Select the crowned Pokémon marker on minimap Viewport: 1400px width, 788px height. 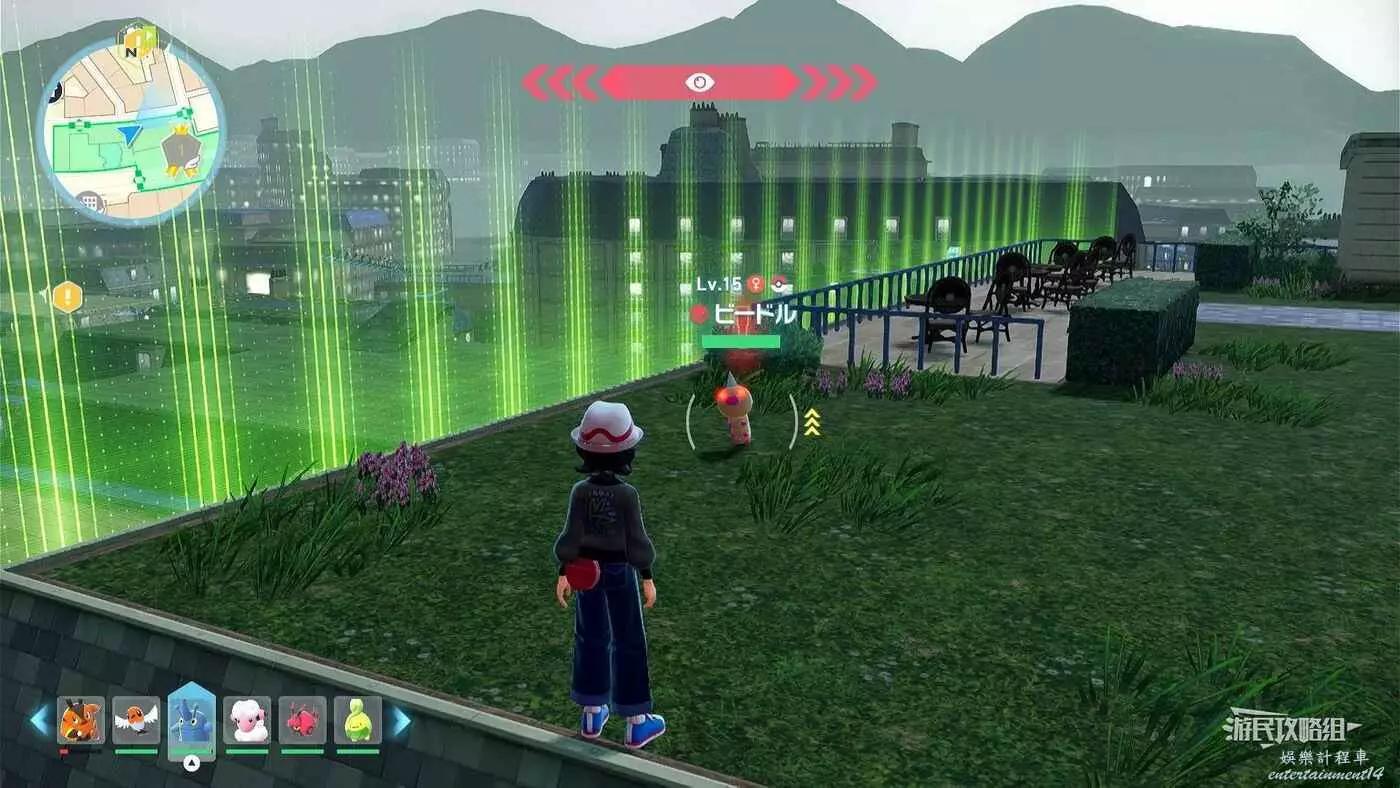[x=184, y=152]
